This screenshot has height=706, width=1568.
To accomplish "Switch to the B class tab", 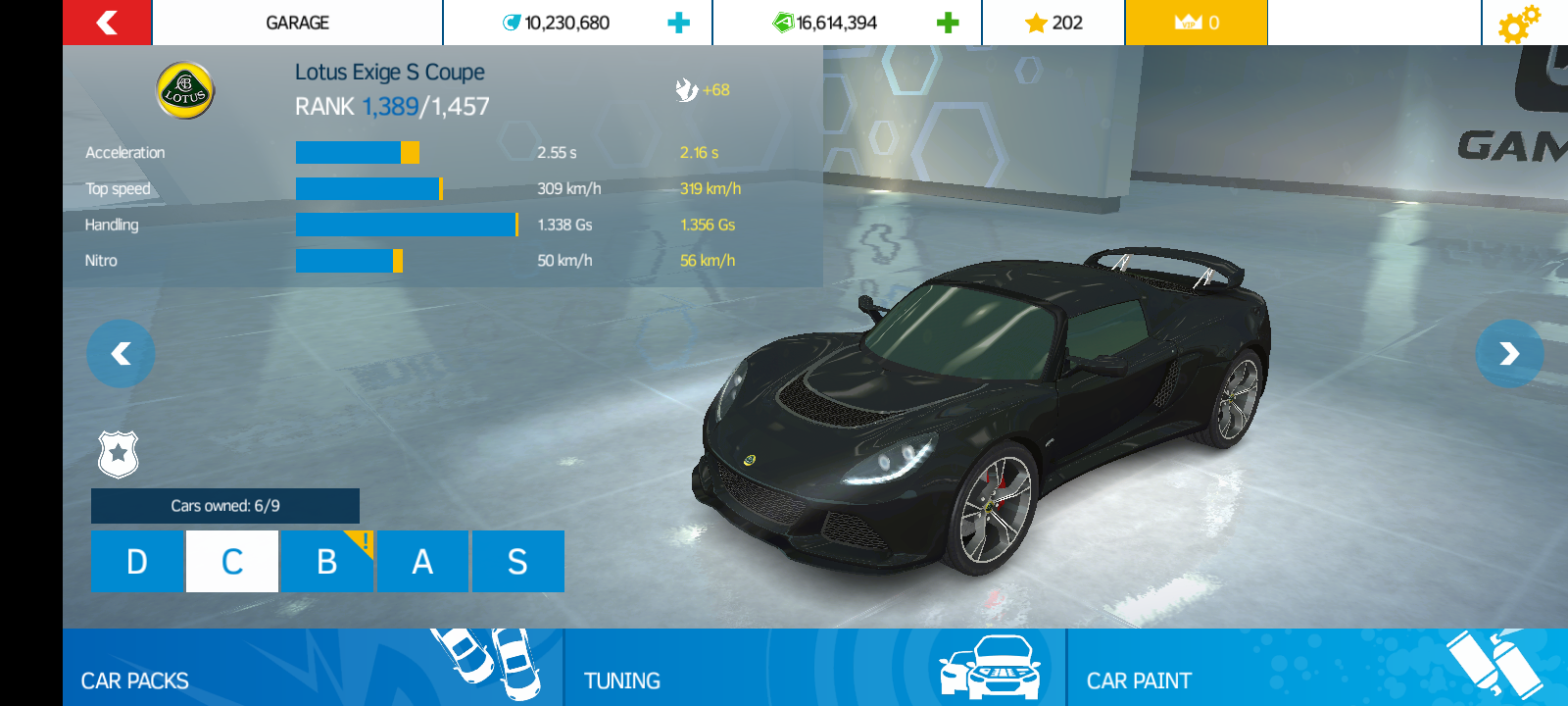I will [326, 562].
